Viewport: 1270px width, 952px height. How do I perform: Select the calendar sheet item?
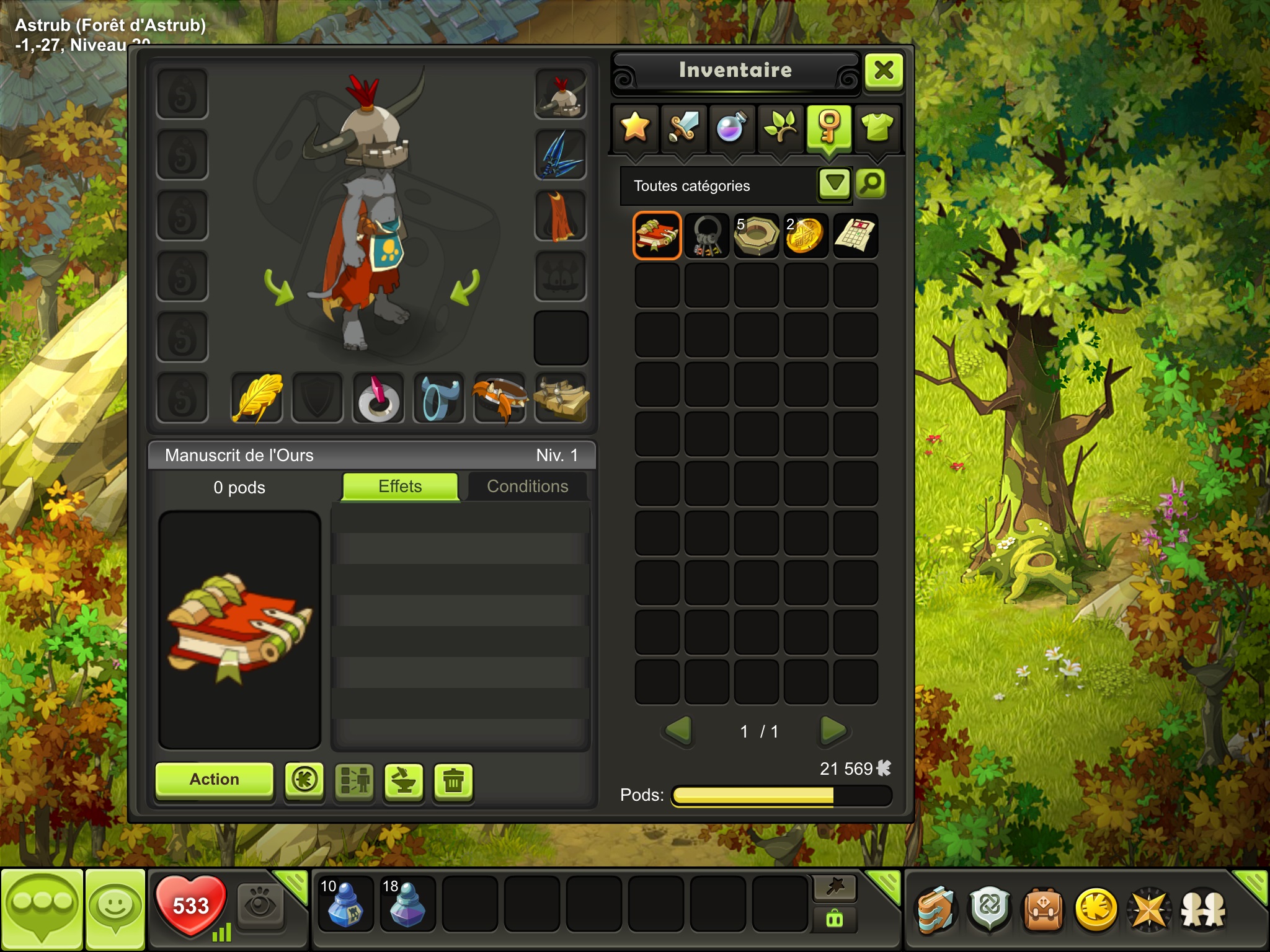click(x=855, y=236)
